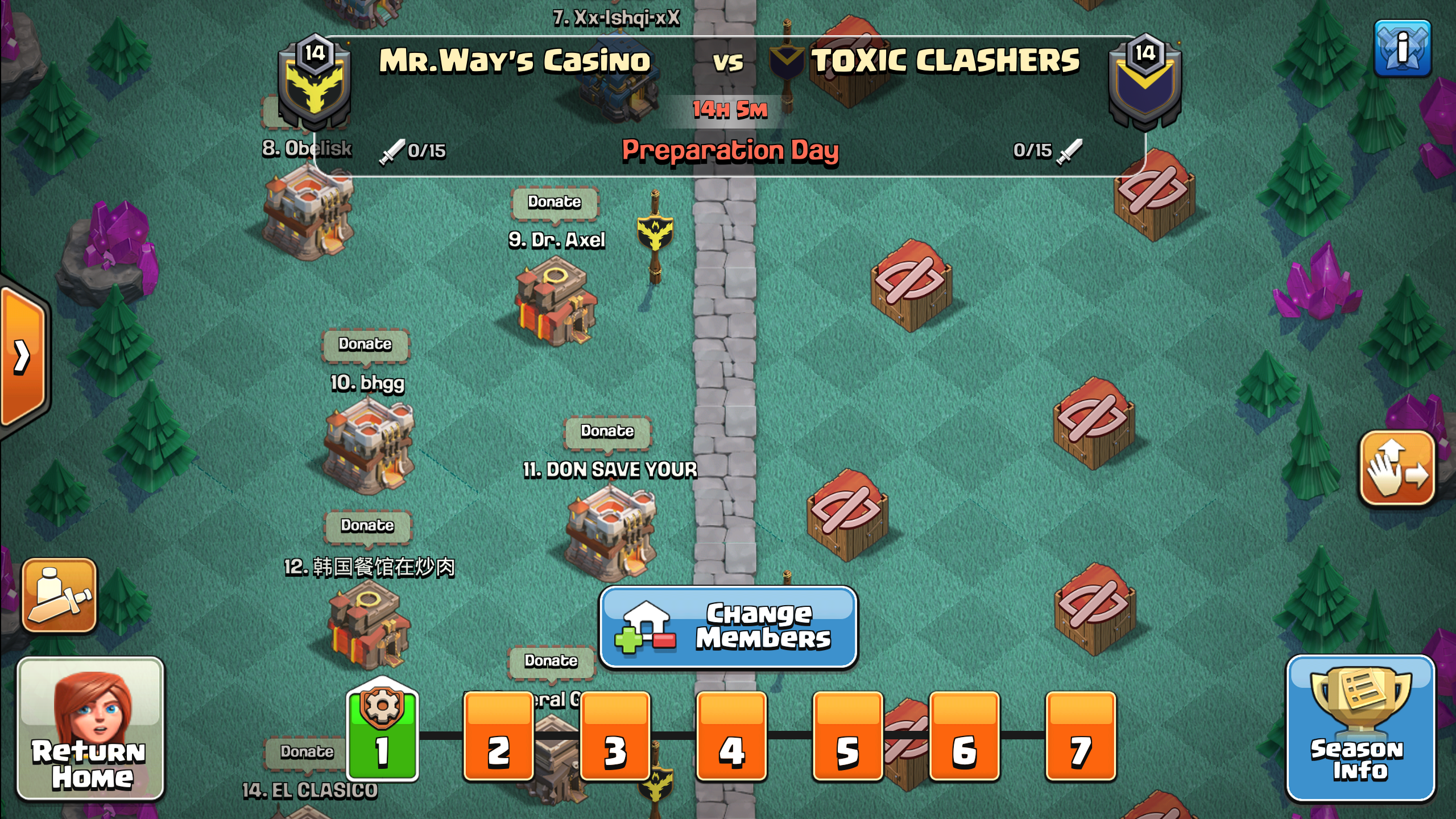The height and width of the screenshot is (819, 1456).
Task: Expand the orange side arrow panel
Action: tap(23, 357)
